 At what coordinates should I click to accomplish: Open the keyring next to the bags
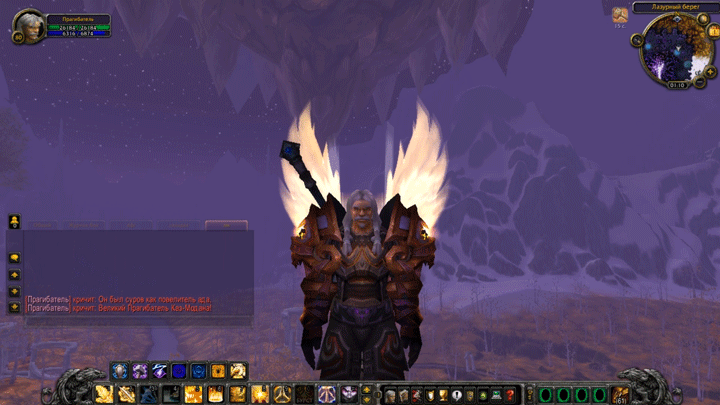click(x=529, y=395)
